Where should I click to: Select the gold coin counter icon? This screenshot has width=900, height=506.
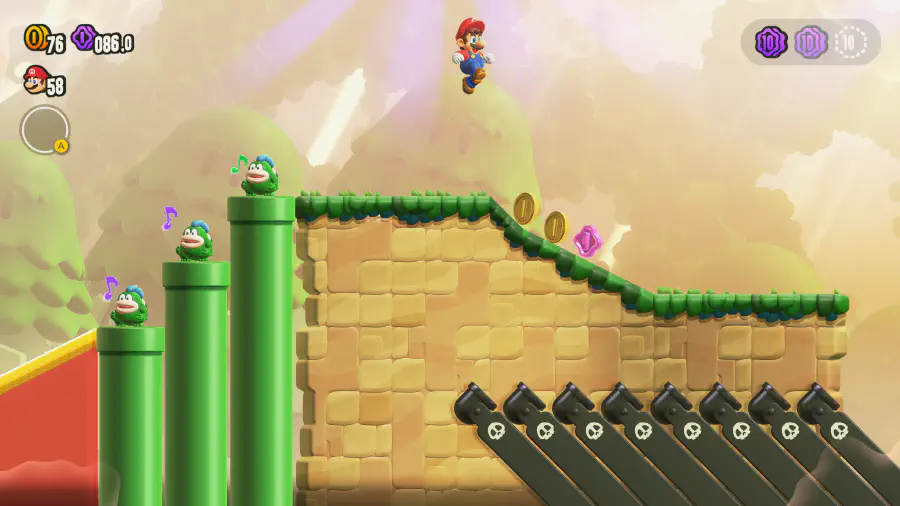tap(35, 38)
